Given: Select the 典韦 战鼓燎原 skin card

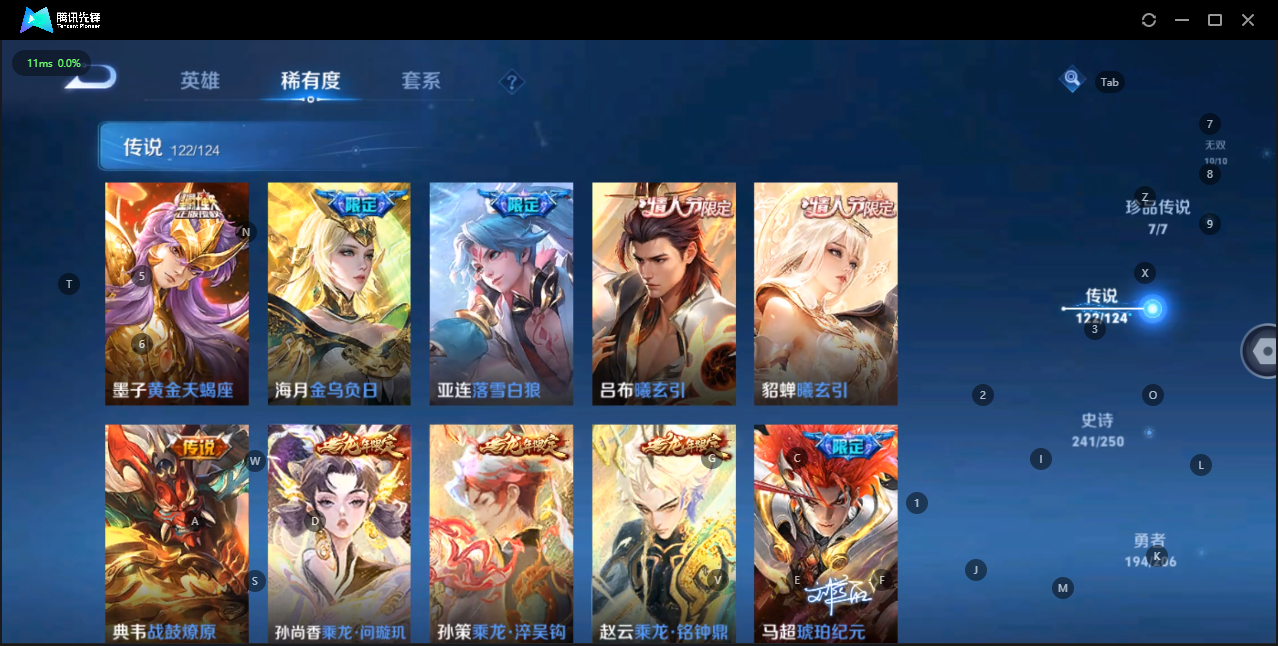Looking at the screenshot, I should click(x=177, y=533).
